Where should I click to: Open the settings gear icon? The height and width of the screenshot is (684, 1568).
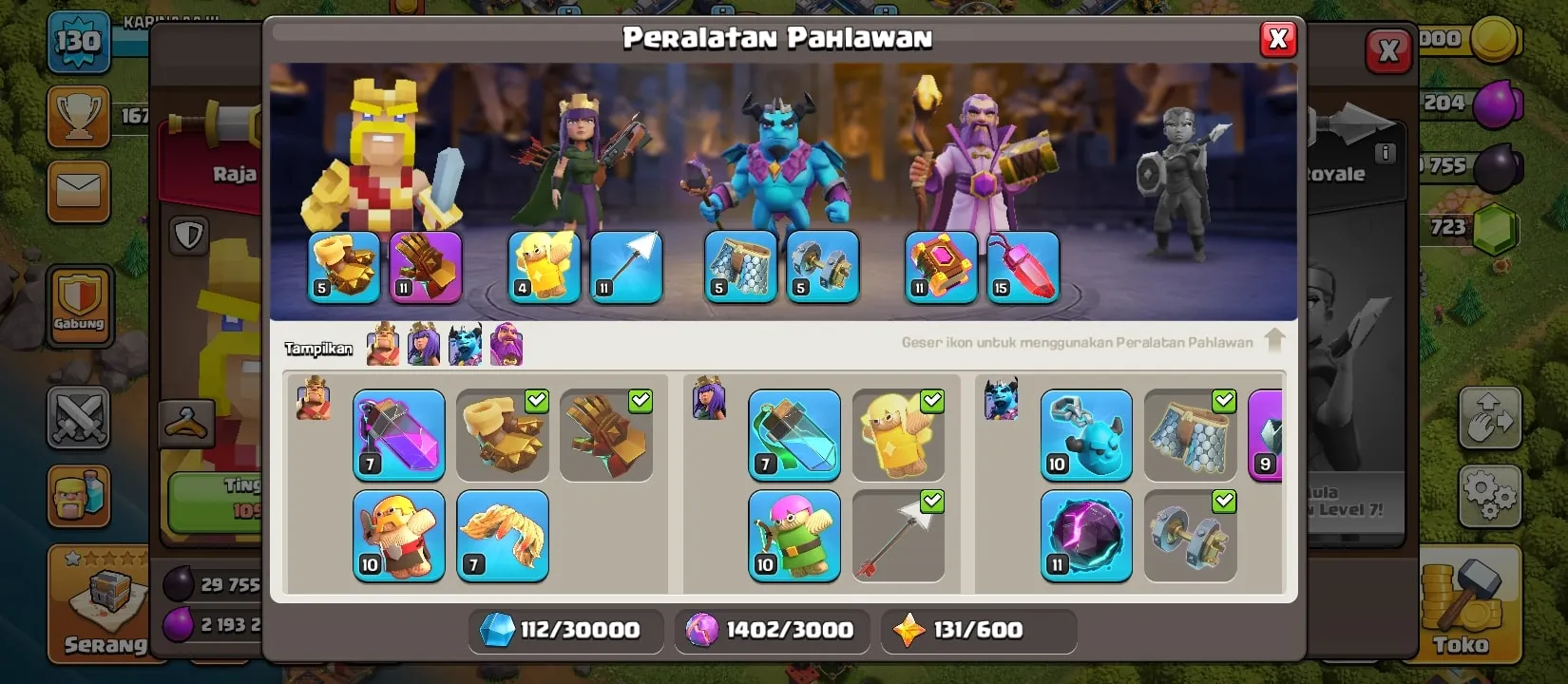click(x=1492, y=496)
